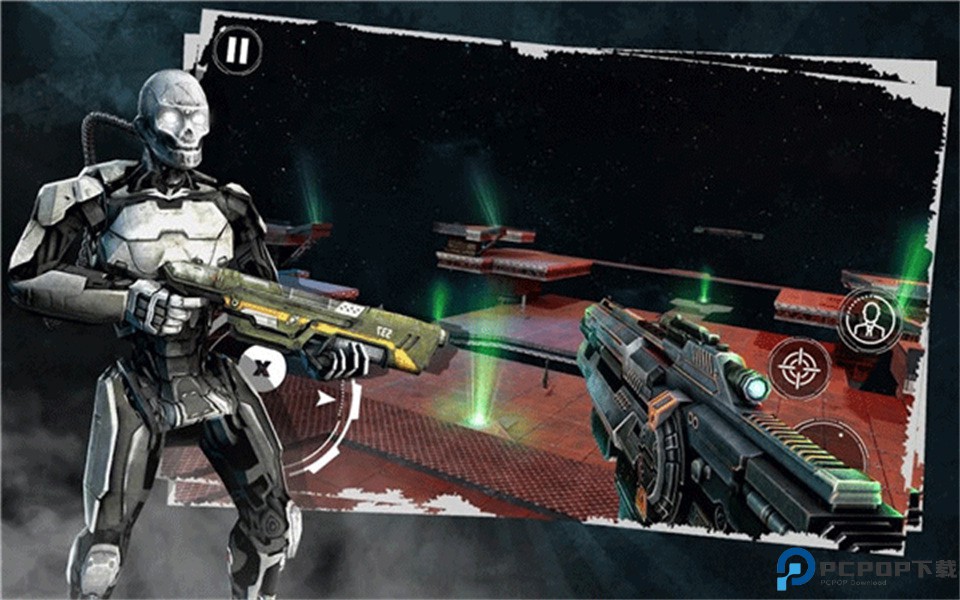The image size is (960, 600).
Task: Pause the game with the pause button
Action: coord(237,50)
